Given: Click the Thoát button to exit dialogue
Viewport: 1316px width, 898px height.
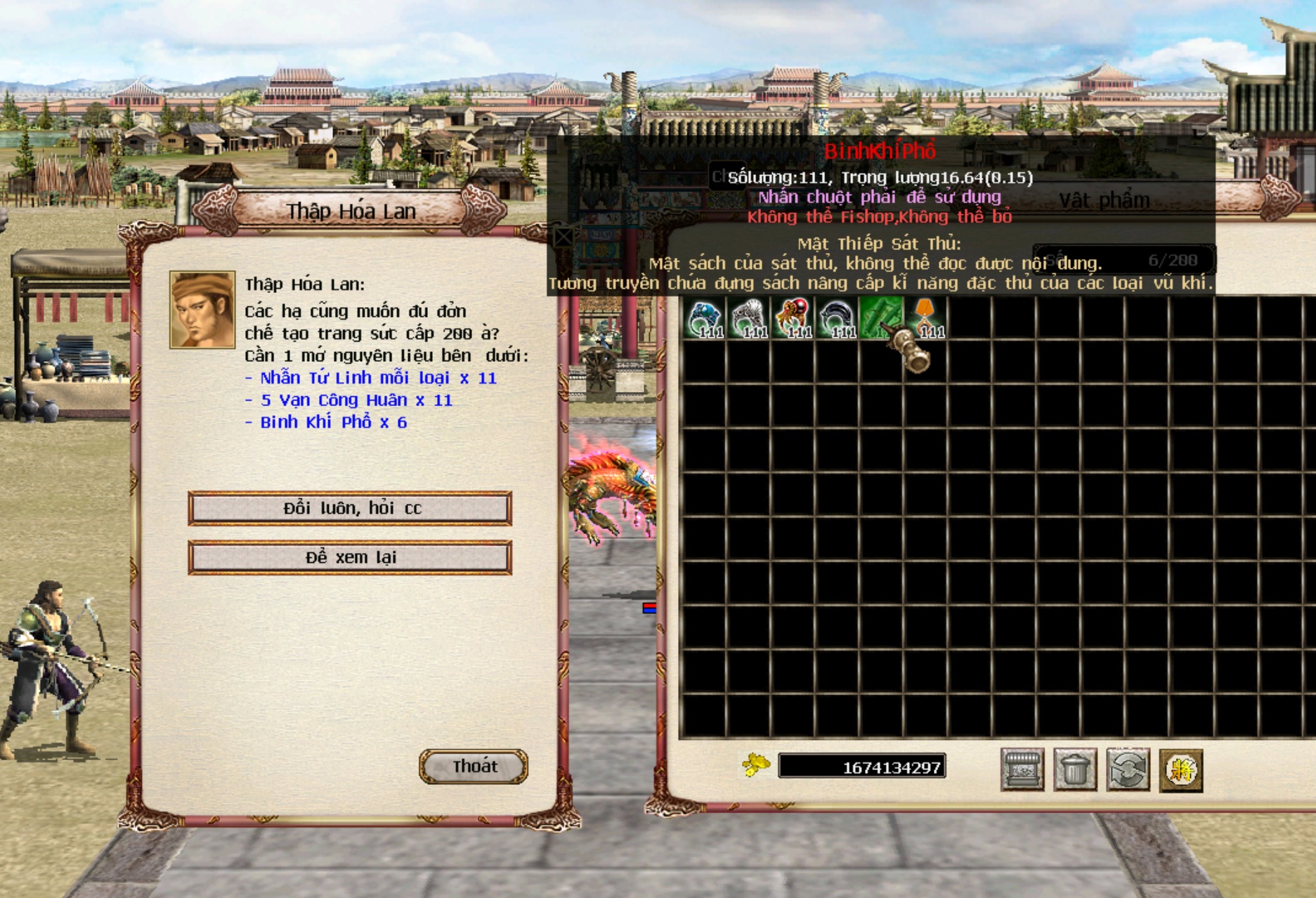Looking at the screenshot, I should pos(474,766).
